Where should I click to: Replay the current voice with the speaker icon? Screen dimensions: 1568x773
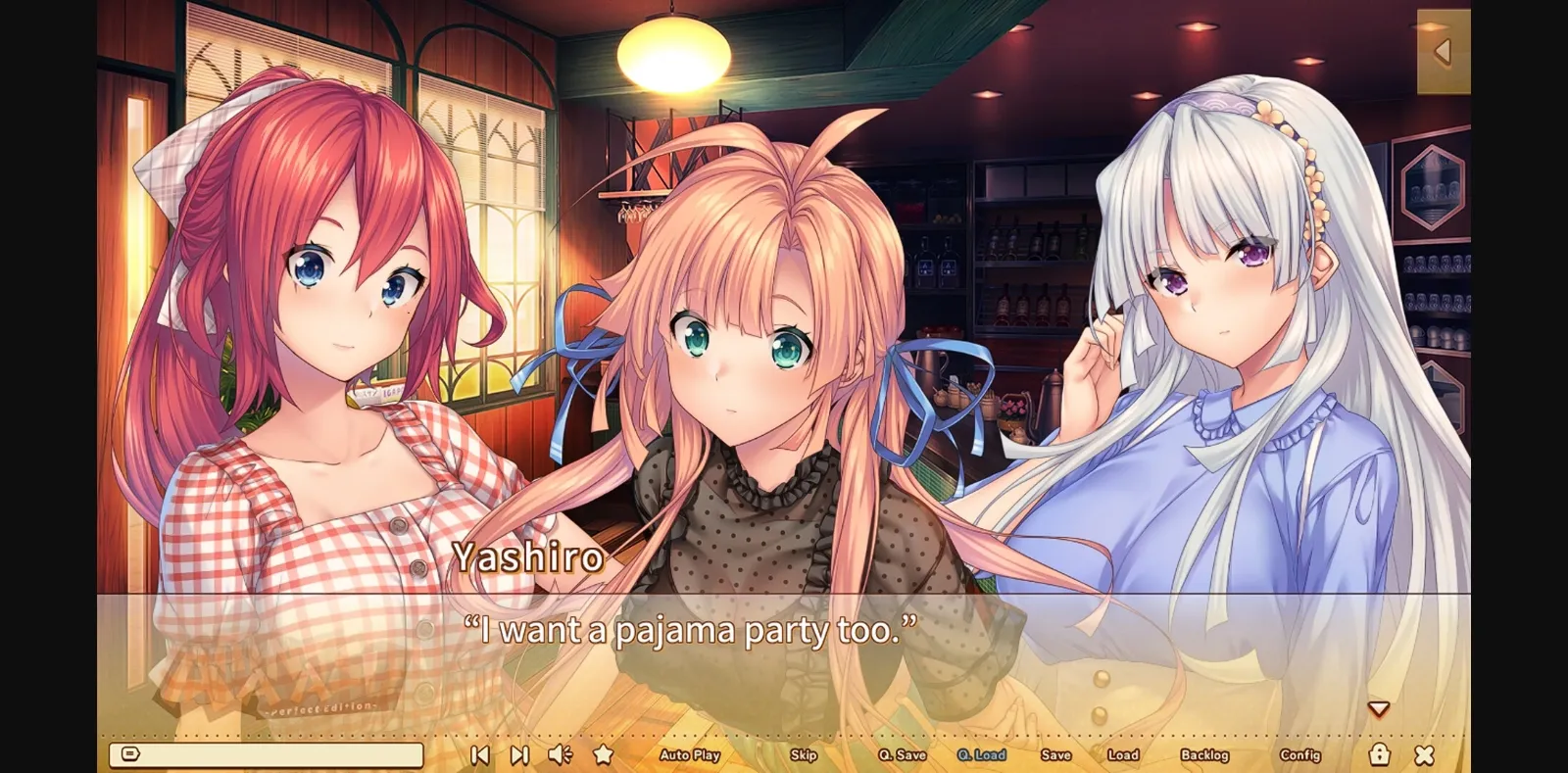click(559, 754)
